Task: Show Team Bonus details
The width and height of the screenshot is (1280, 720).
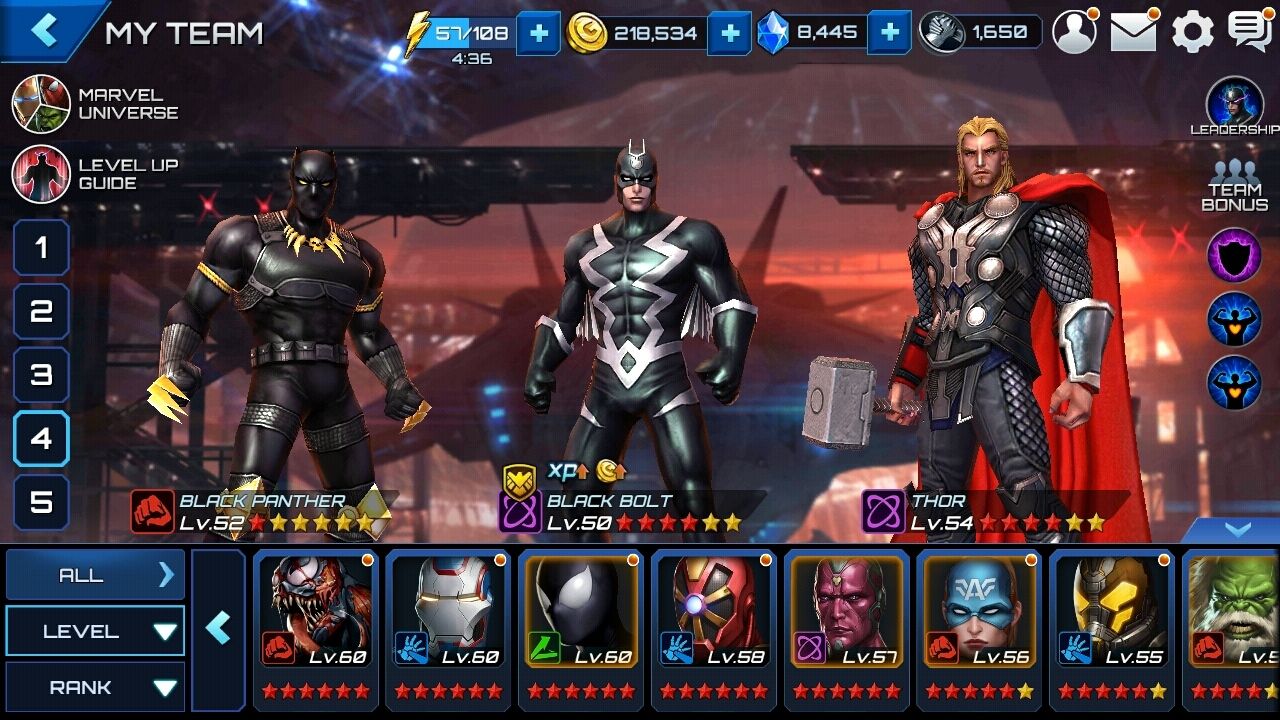Action: [x=1235, y=186]
